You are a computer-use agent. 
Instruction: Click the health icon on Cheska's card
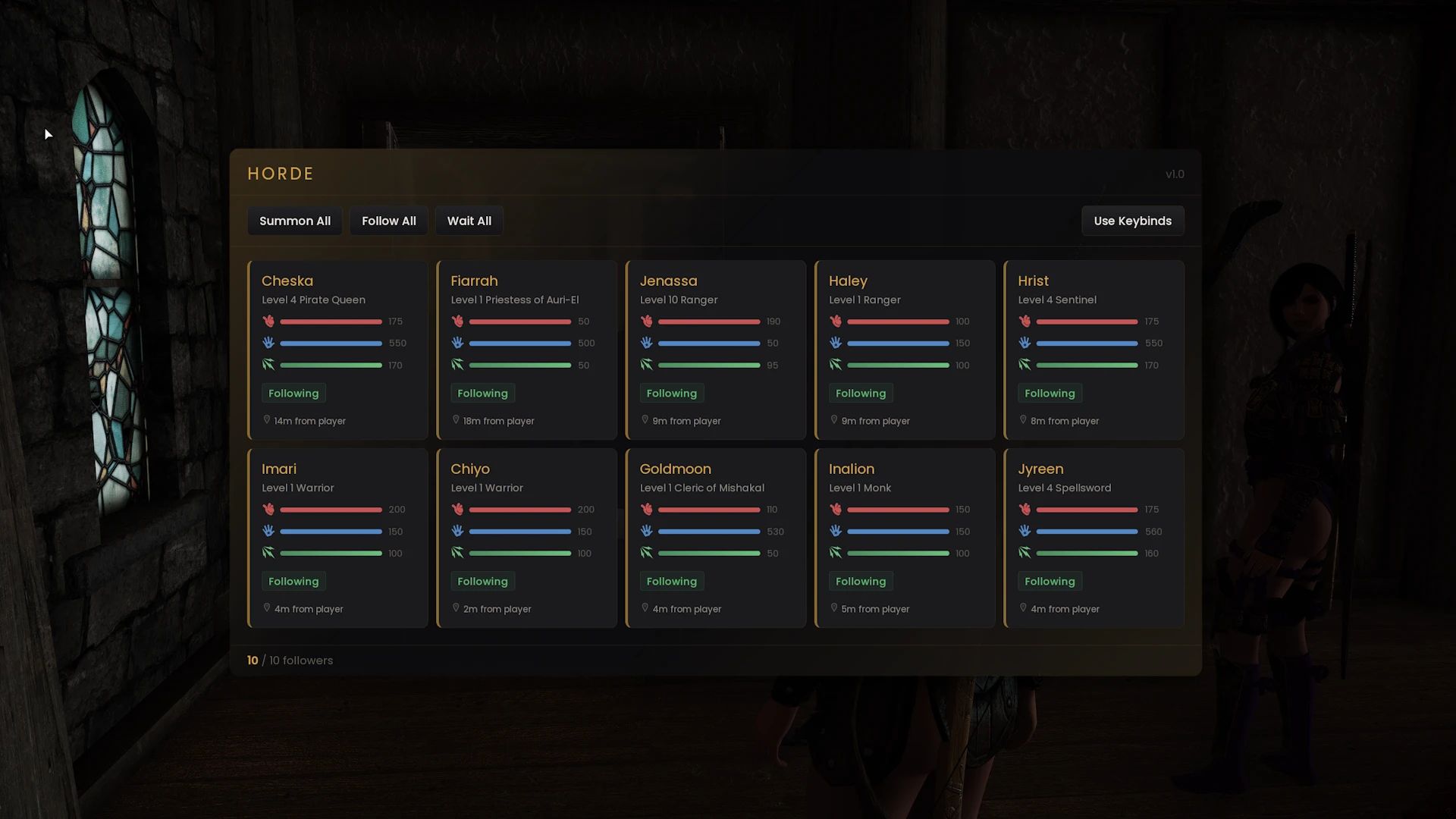(269, 321)
